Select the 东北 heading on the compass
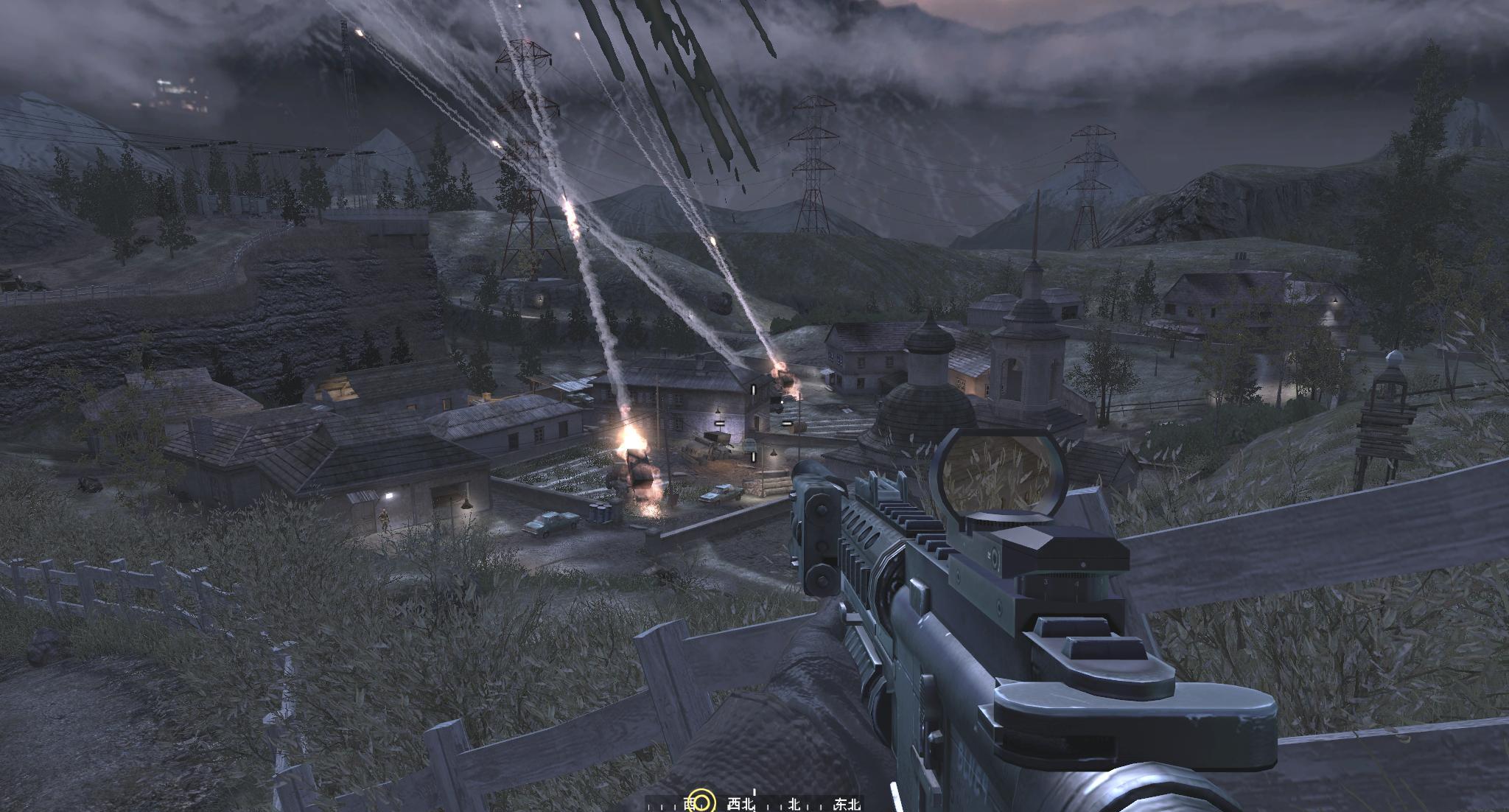Viewport: 1509px width, 812px height. pyautogui.click(x=847, y=804)
